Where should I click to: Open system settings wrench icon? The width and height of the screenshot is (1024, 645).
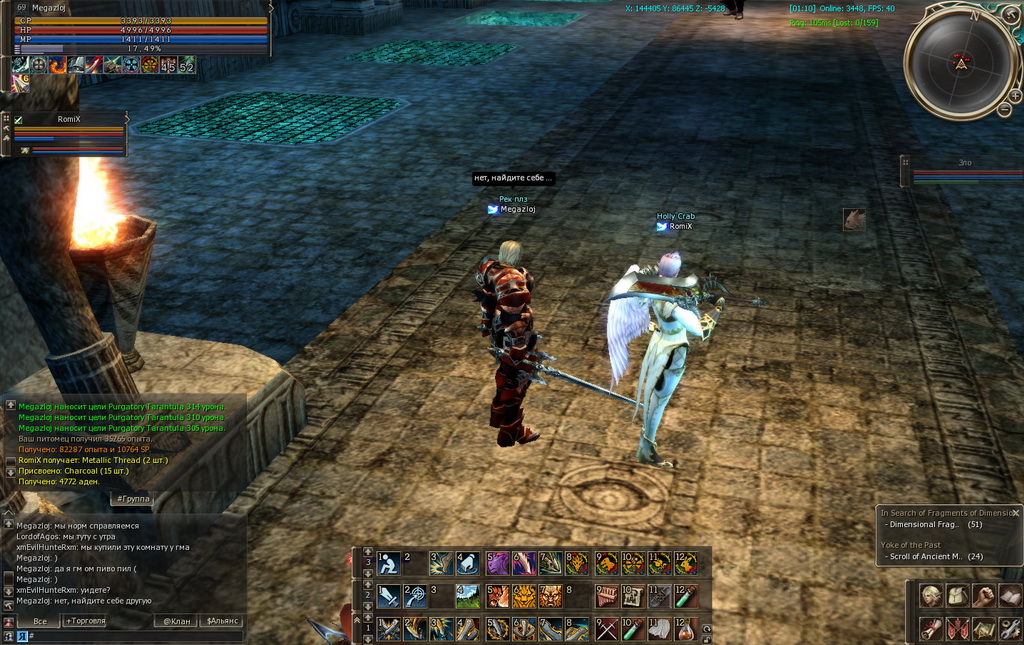coord(1009,629)
